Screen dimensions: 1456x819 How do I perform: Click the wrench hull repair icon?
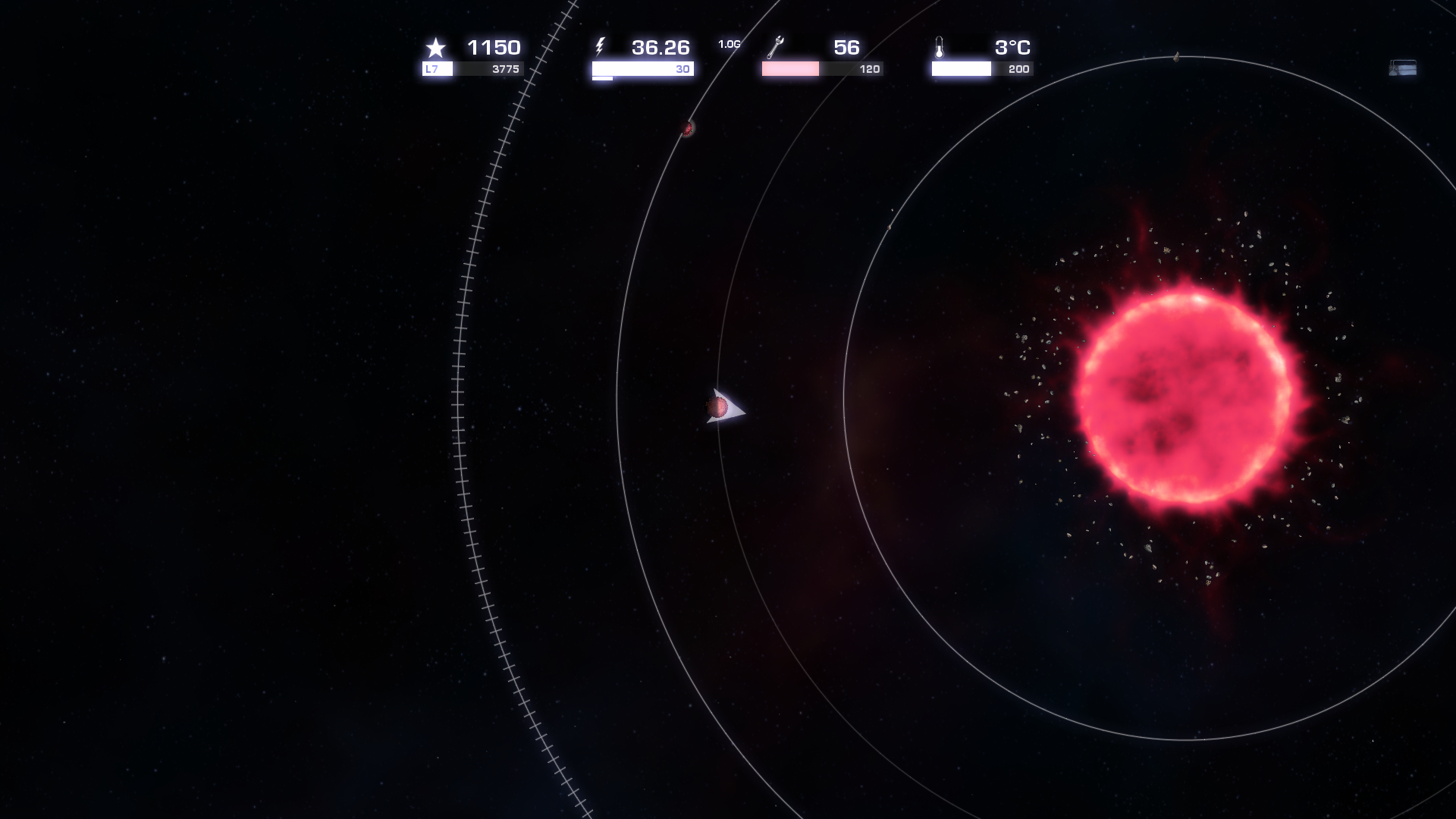pos(774,48)
